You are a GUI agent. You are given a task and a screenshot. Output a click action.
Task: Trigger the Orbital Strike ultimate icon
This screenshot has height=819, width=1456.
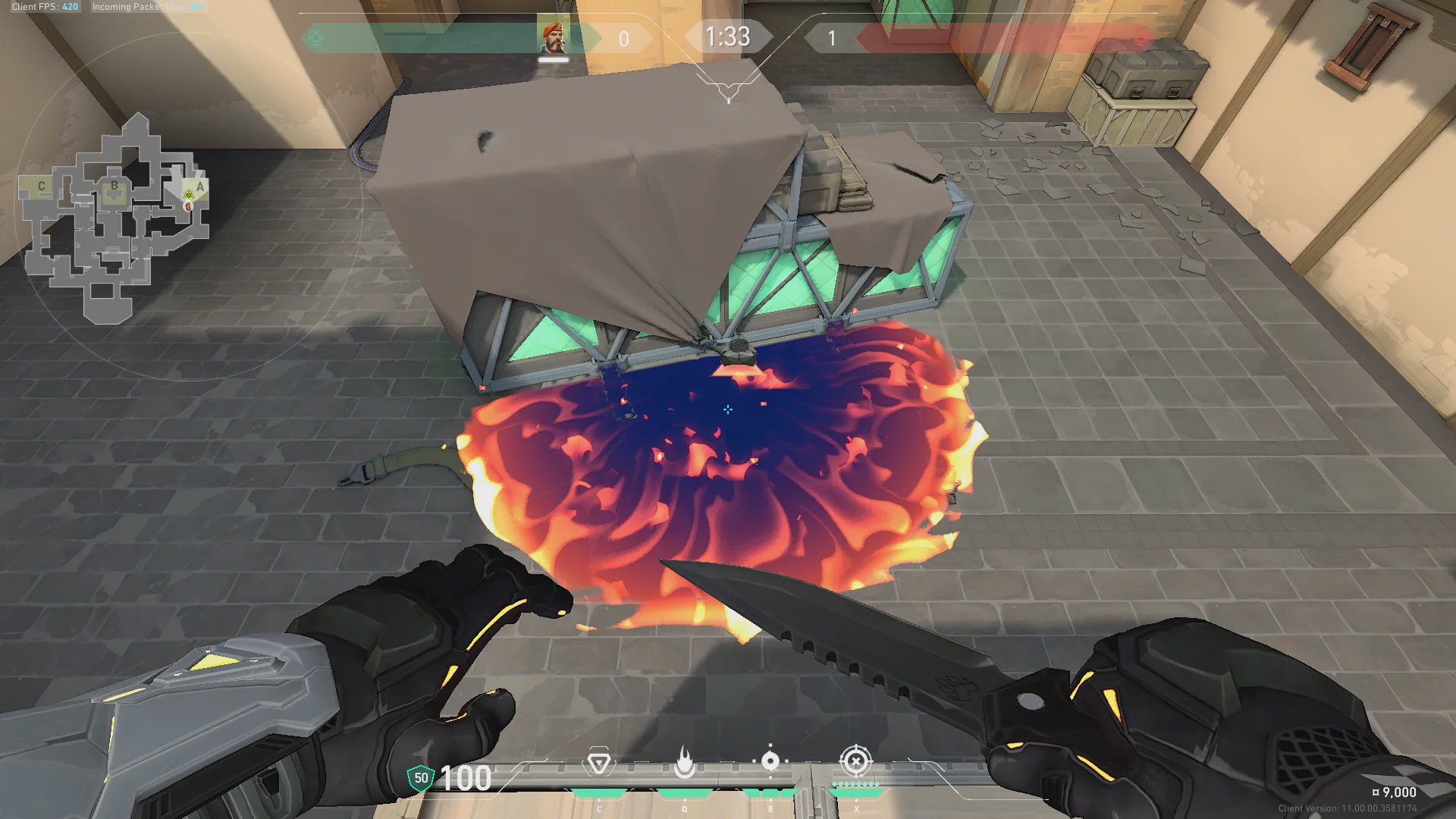click(x=856, y=761)
